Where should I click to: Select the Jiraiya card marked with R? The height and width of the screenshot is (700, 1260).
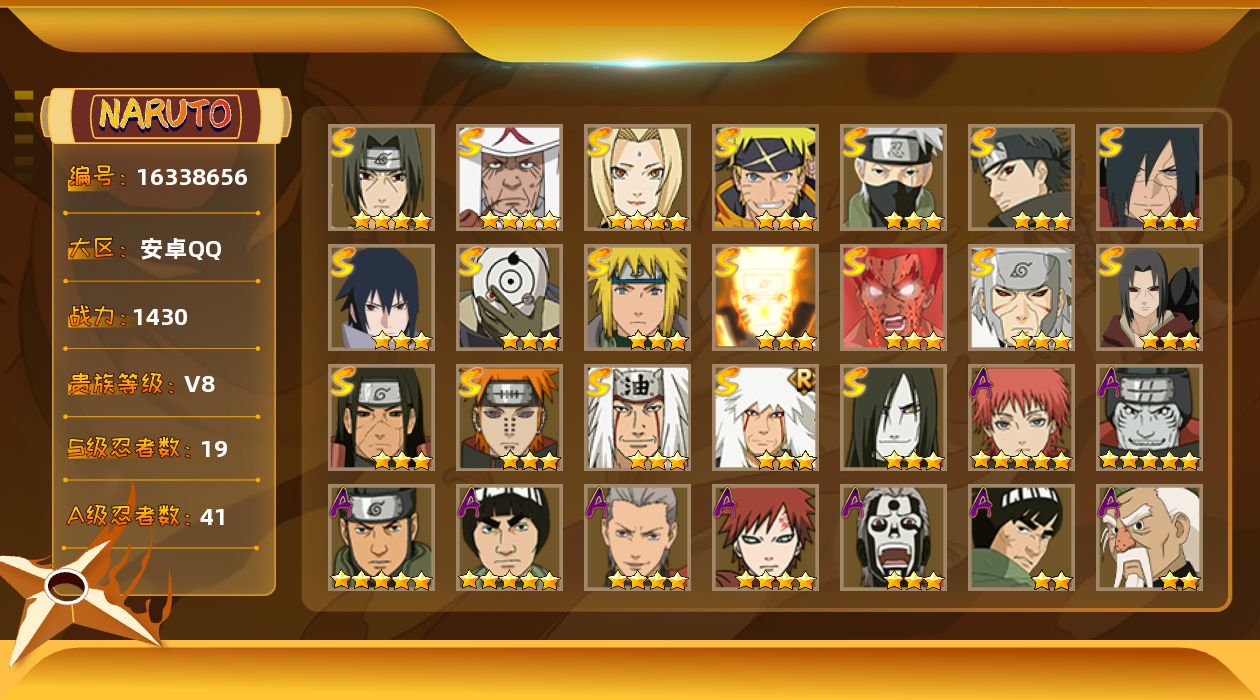pyautogui.click(x=765, y=418)
